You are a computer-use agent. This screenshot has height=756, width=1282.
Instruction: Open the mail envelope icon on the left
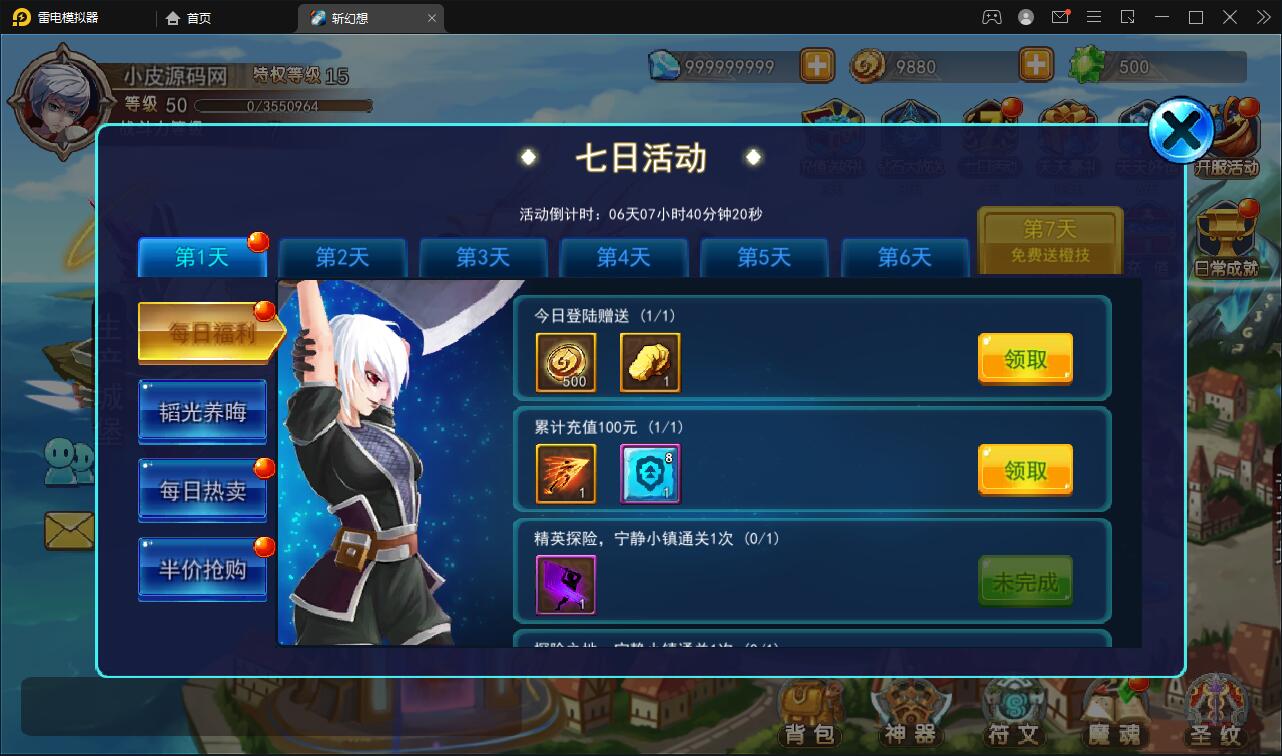[x=68, y=530]
